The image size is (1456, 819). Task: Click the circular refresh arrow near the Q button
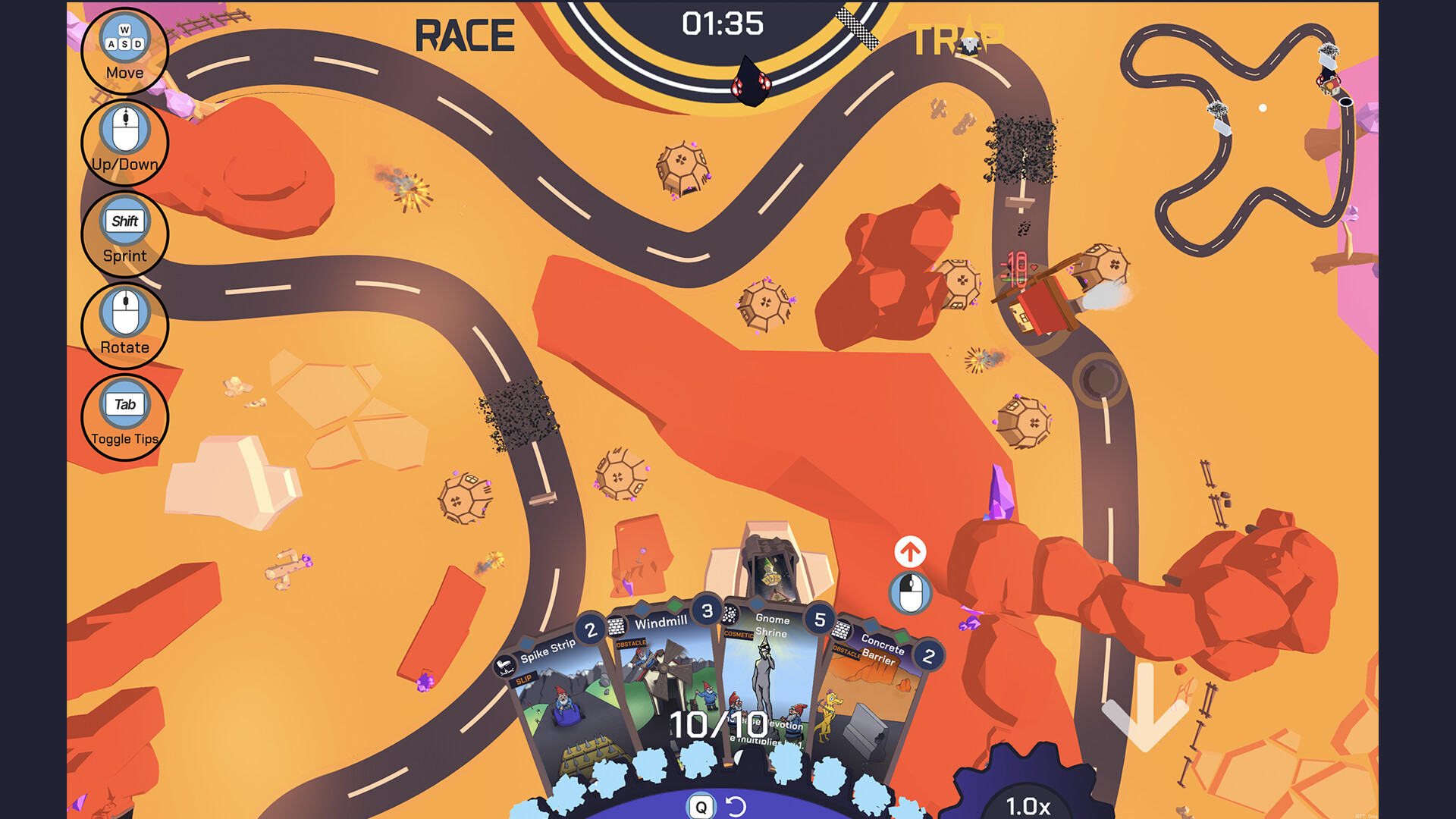736,808
